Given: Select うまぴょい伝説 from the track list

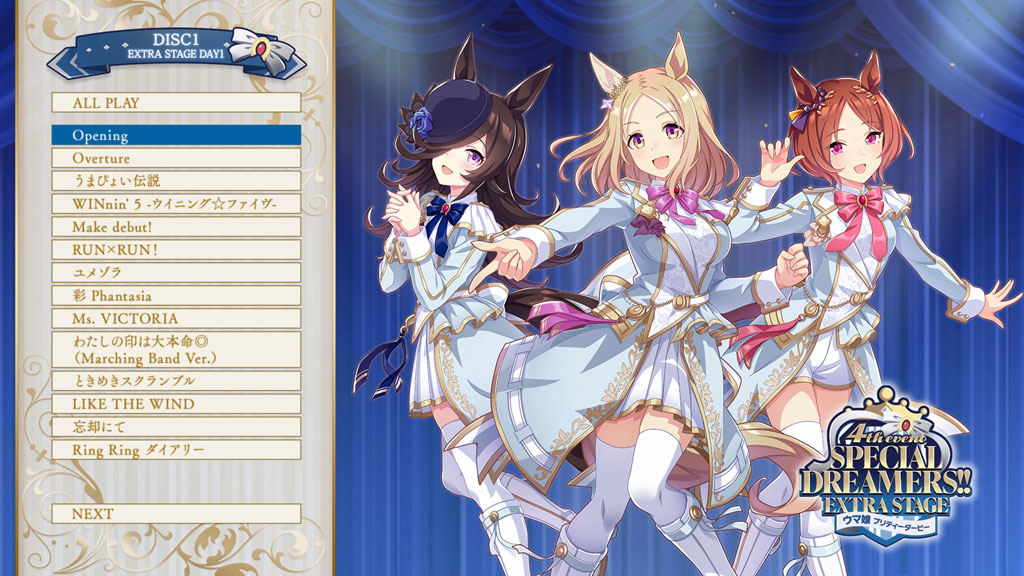Looking at the screenshot, I should tap(176, 181).
